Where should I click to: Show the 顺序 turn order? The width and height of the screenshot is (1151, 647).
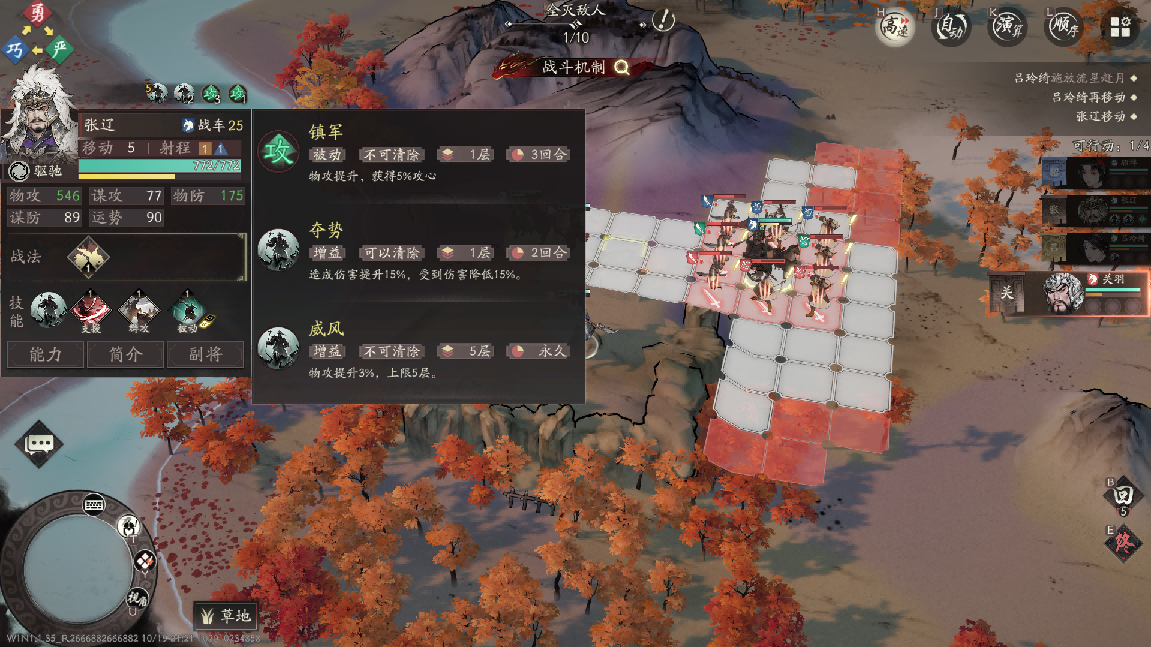click(1064, 27)
